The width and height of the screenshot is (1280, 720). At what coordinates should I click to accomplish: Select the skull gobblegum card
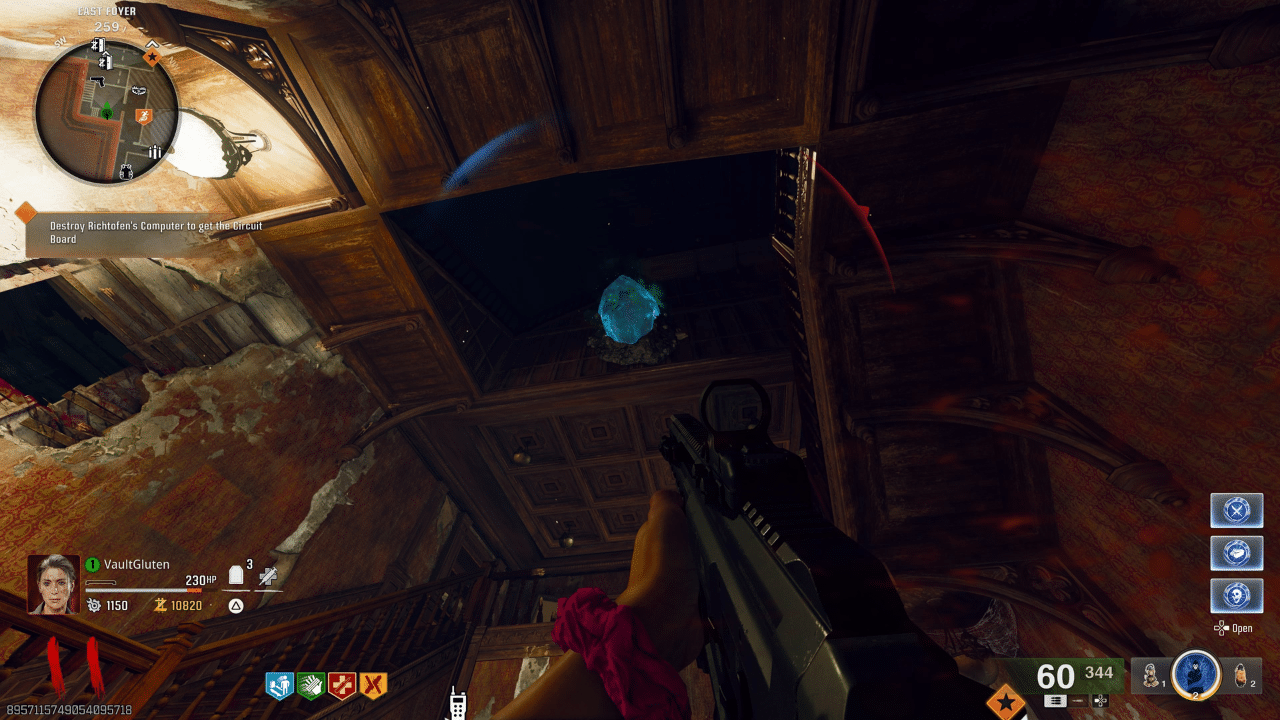click(1236, 596)
